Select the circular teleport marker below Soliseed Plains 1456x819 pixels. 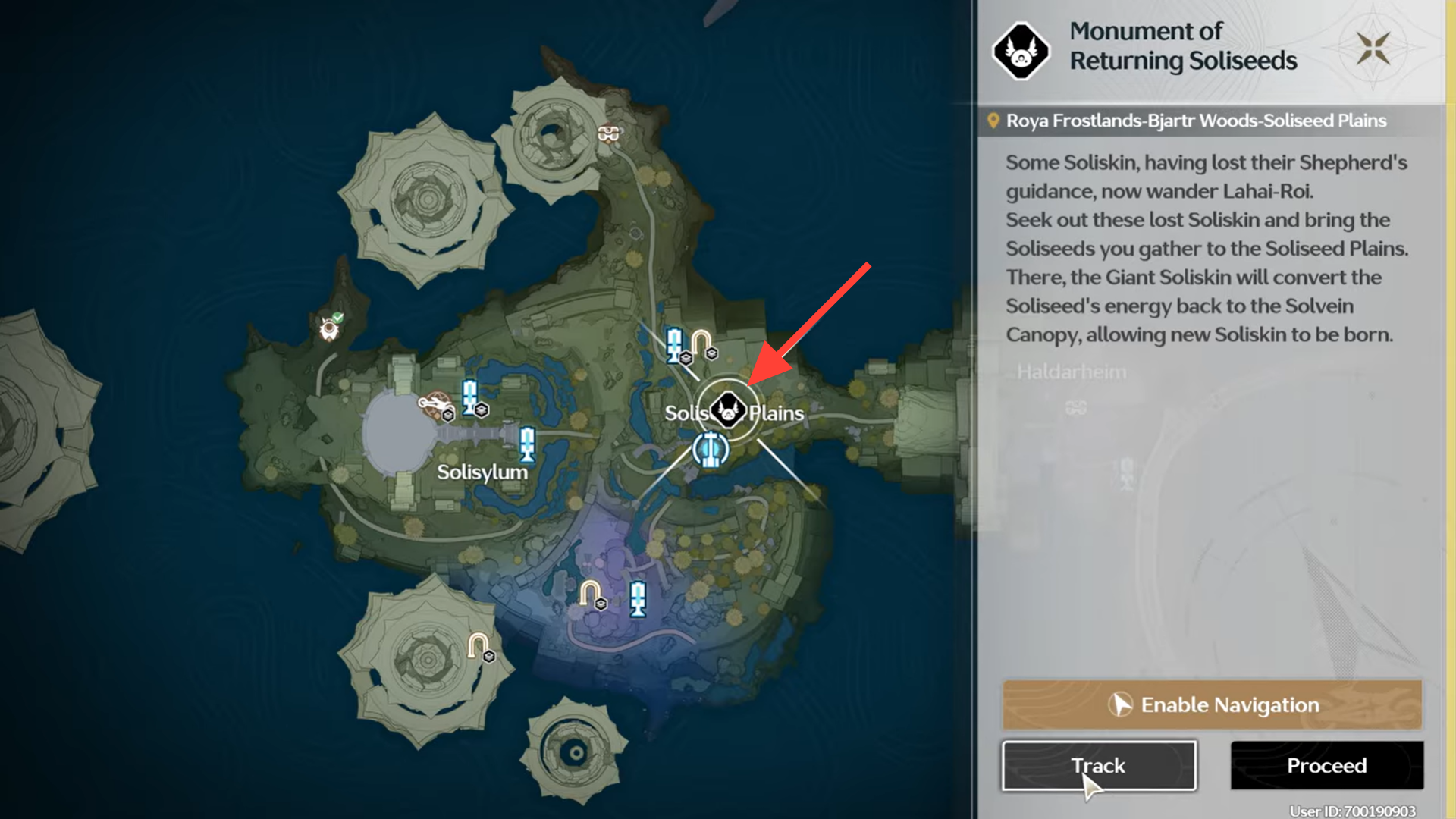(711, 450)
